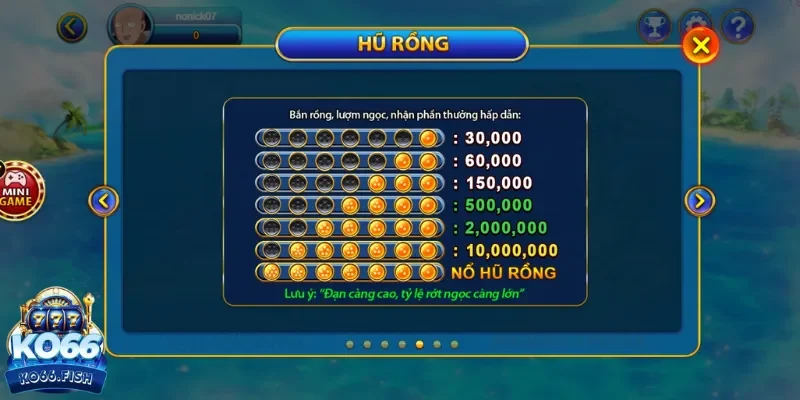Go to the previous info page arrow
800x400 pixels.
coord(103,201)
